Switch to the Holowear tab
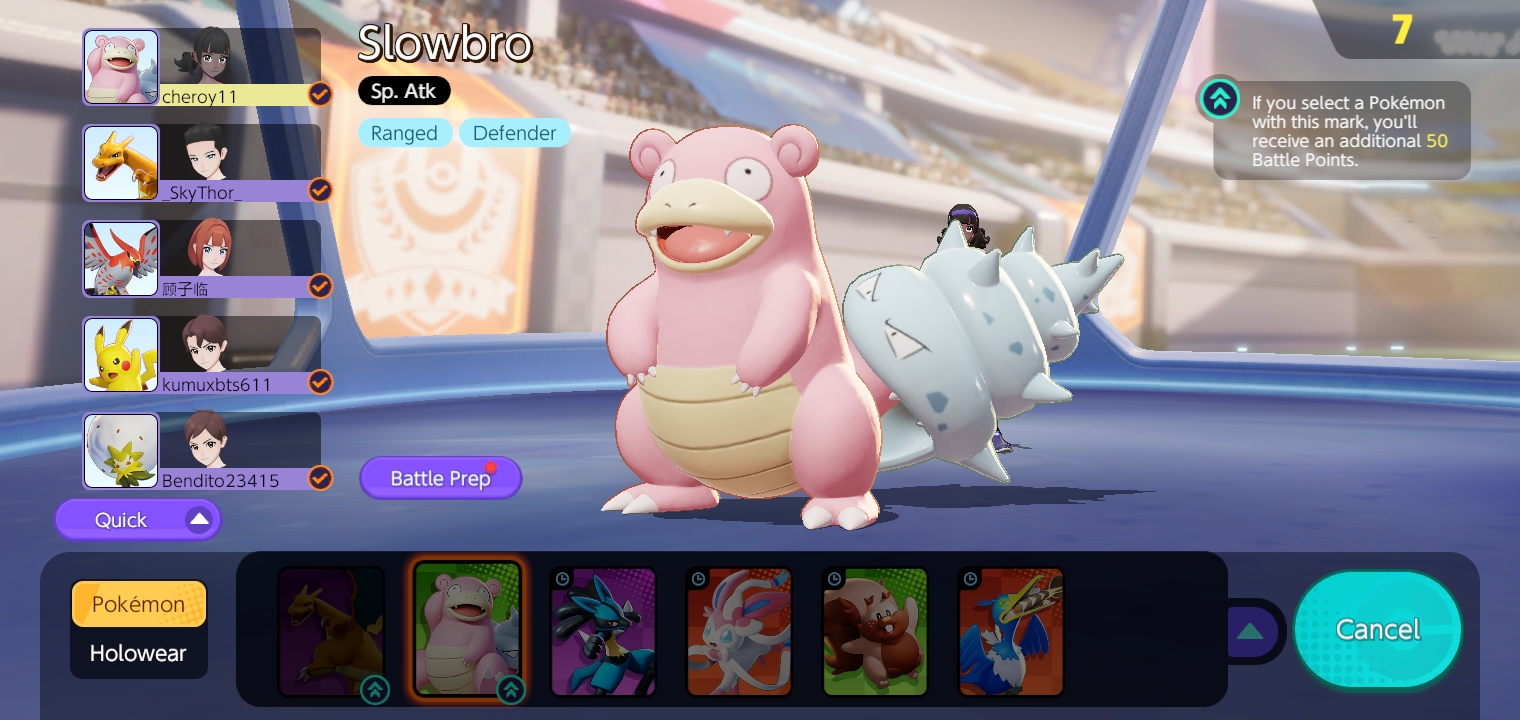Viewport: 1520px width, 720px height. click(x=138, y=654)
